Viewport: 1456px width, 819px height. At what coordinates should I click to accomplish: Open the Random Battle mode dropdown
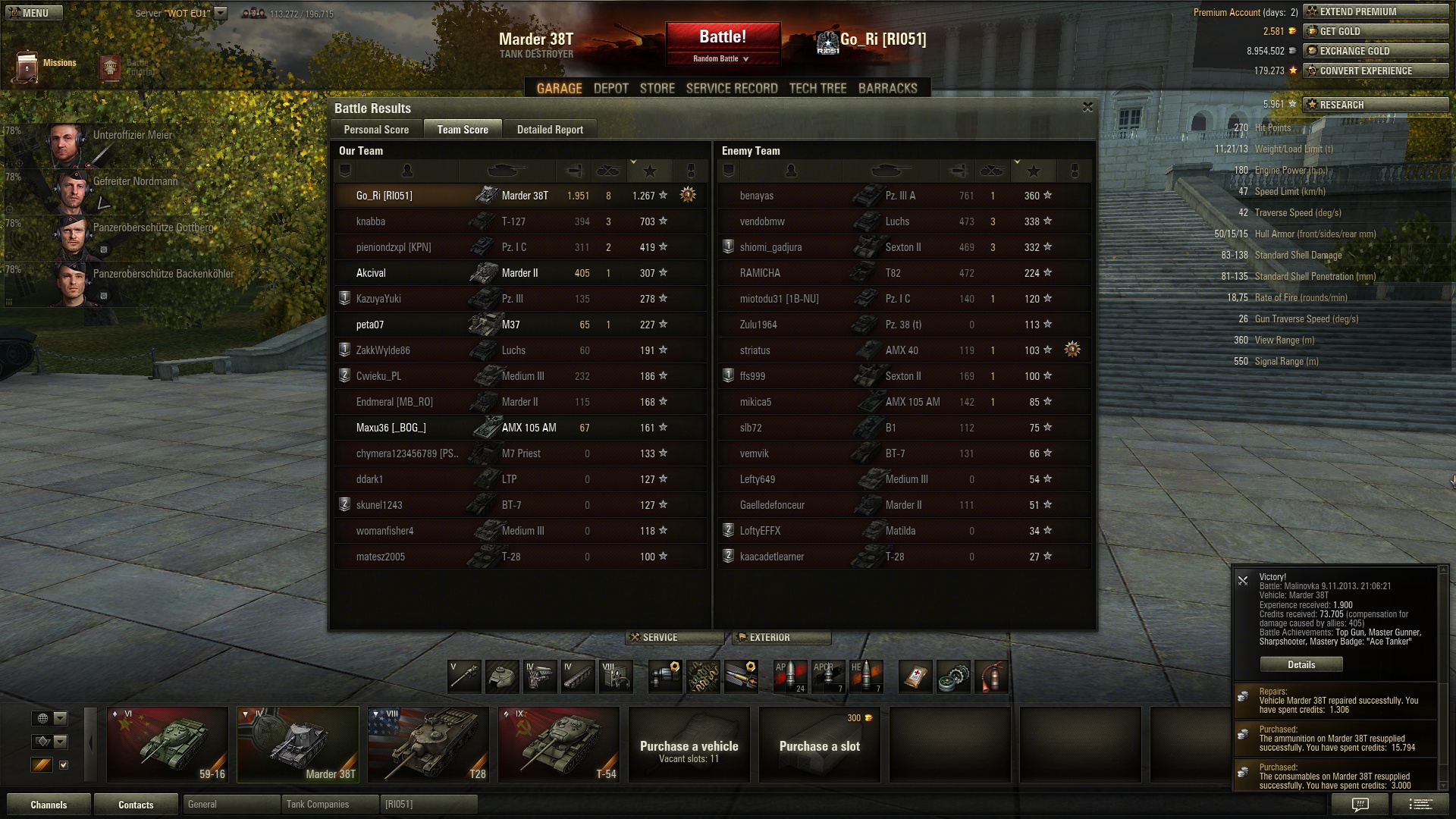[x=721, y=58]
